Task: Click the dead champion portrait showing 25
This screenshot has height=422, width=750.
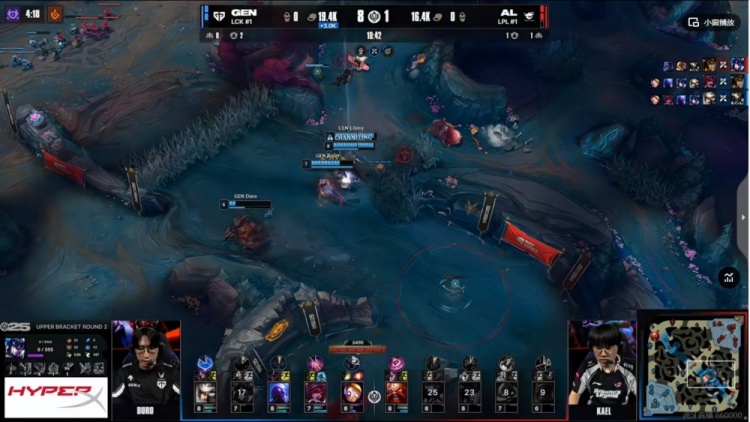Action: coord(433,392)
